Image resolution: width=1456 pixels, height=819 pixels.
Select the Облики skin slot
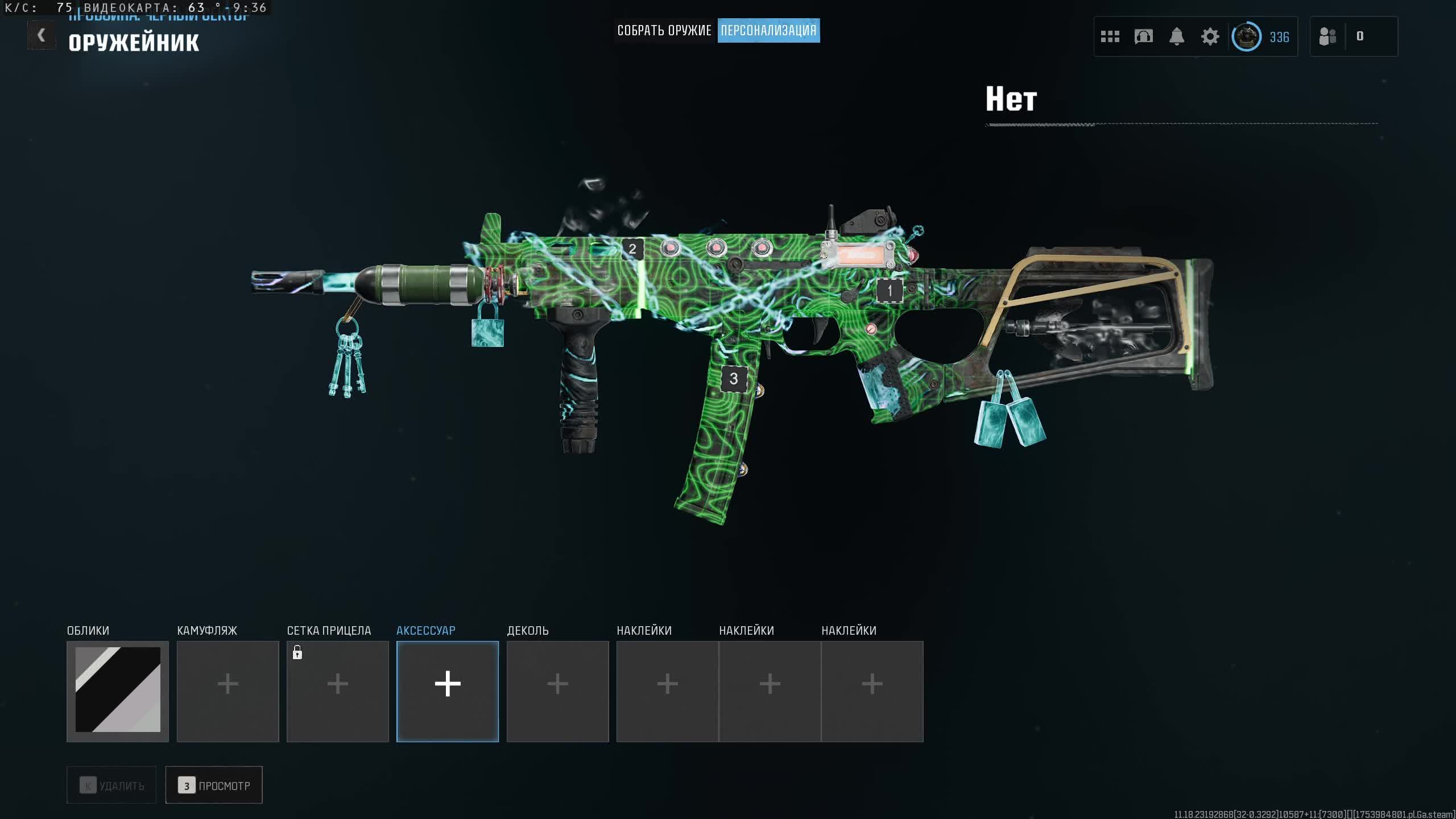click(118, 691)
